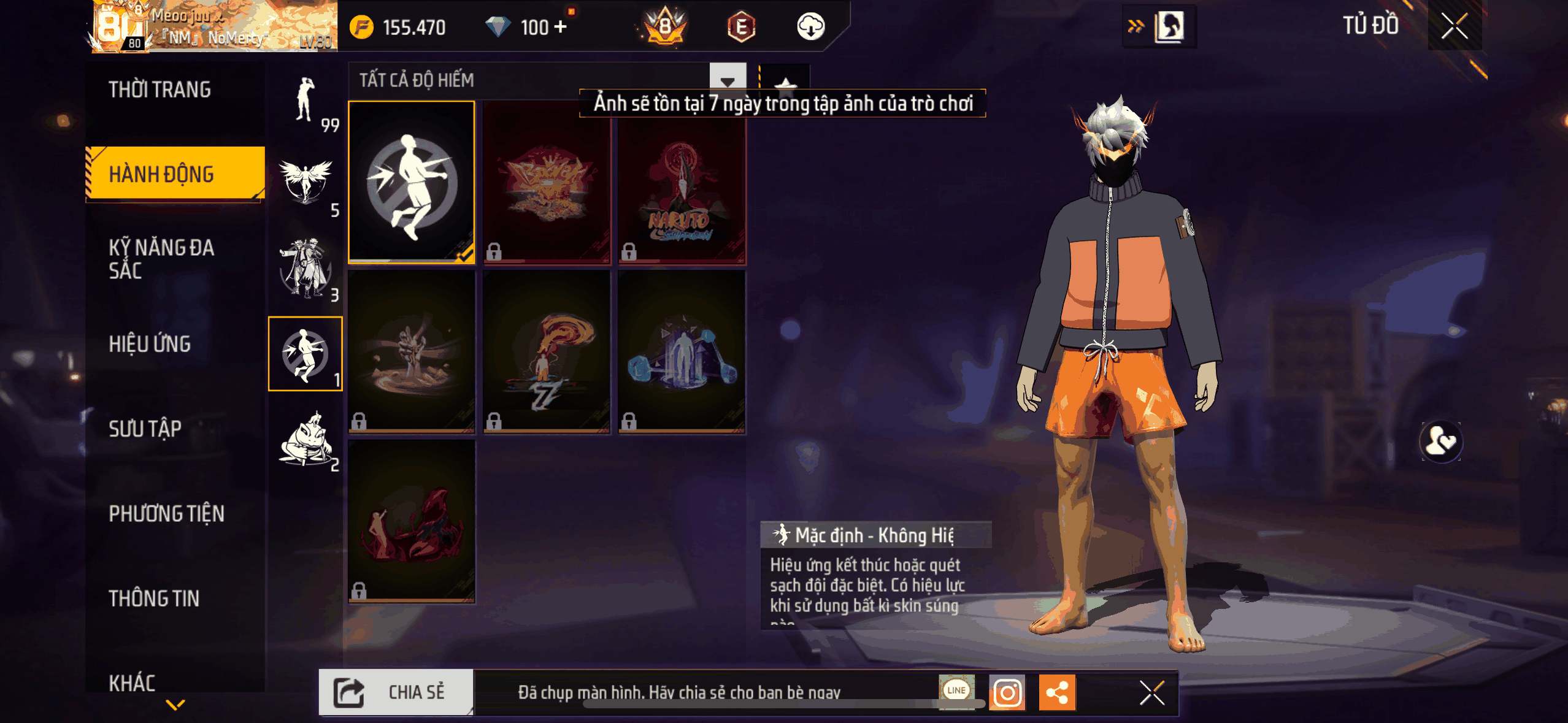Close the Tủ Đồ wardrobe screen
Image resolution: width=1568 pixels, height=723 pixels.
tap(1454, 26)
